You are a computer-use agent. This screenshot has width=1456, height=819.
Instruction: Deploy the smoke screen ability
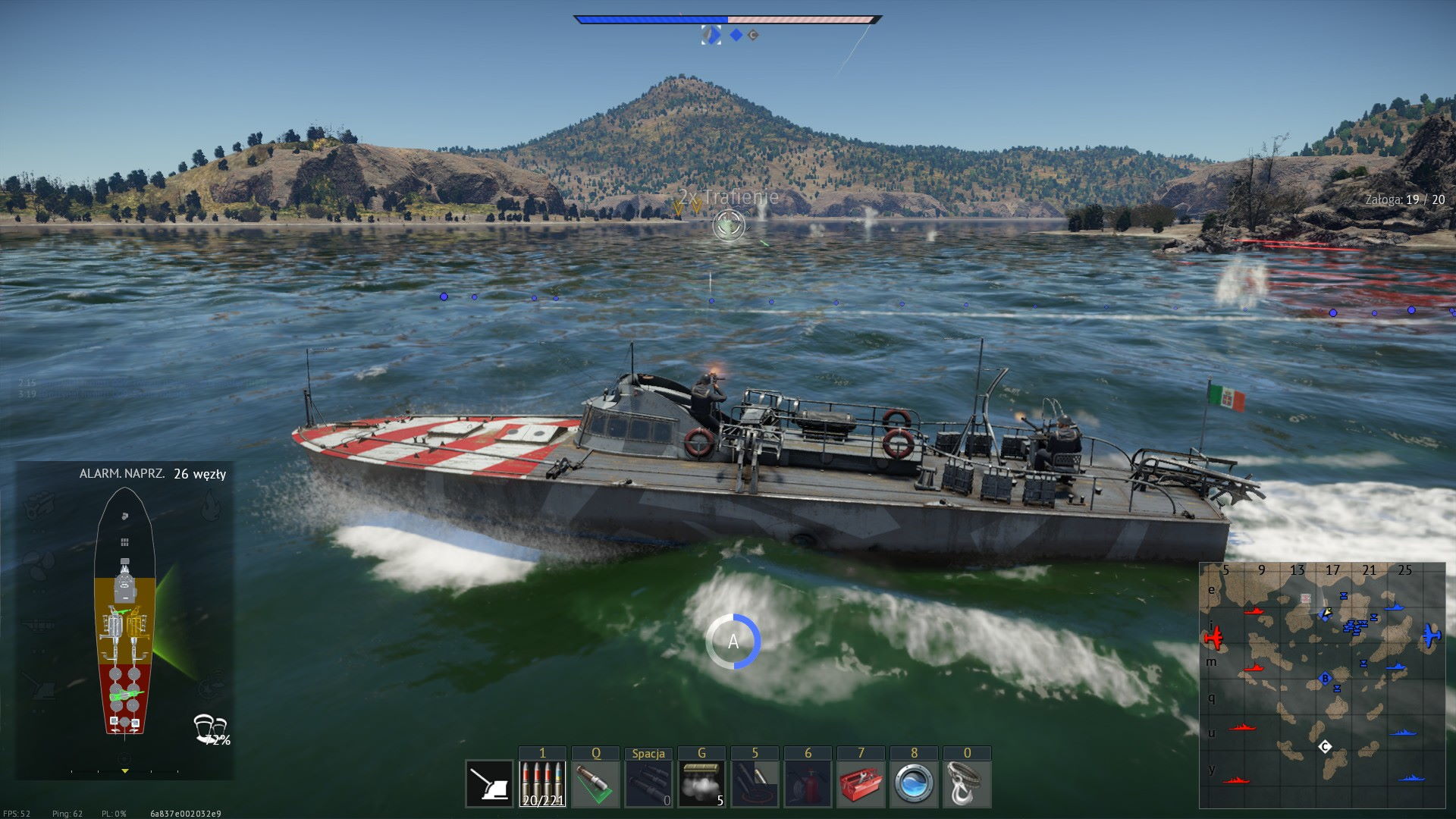[701, 783]
